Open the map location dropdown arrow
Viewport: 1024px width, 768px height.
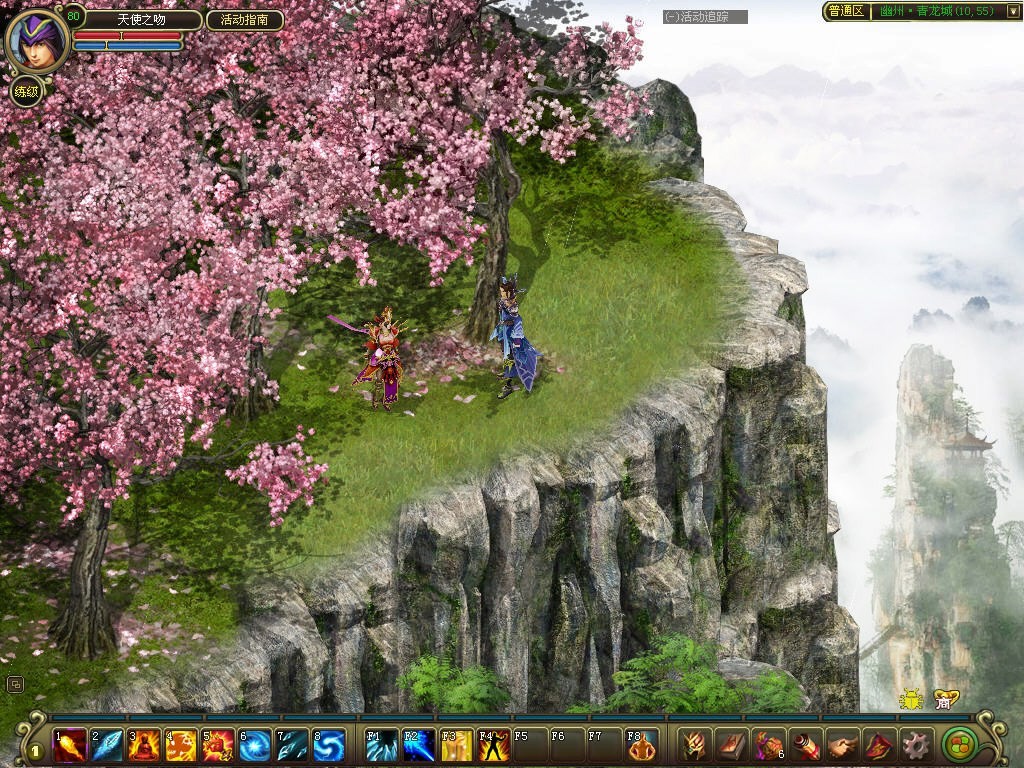pos(1012,11)
